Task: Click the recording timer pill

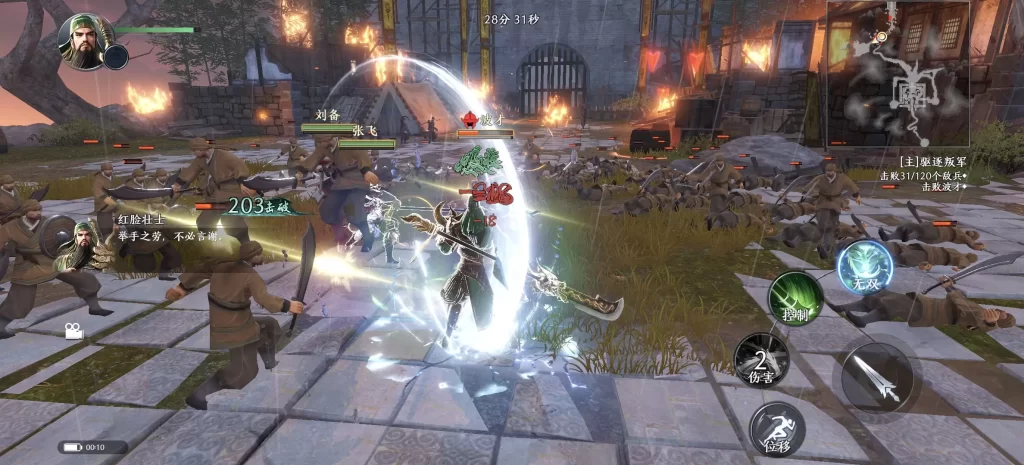Action: pos(86,447)
